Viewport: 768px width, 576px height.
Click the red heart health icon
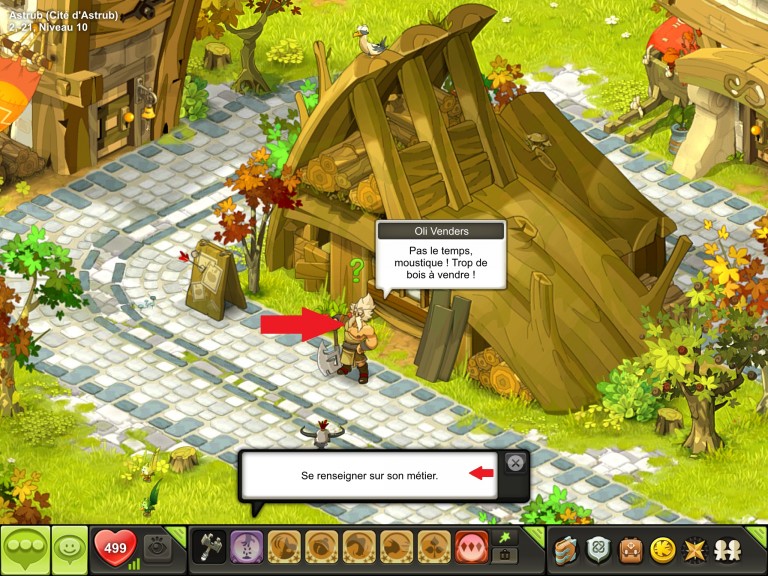(115, 548)
